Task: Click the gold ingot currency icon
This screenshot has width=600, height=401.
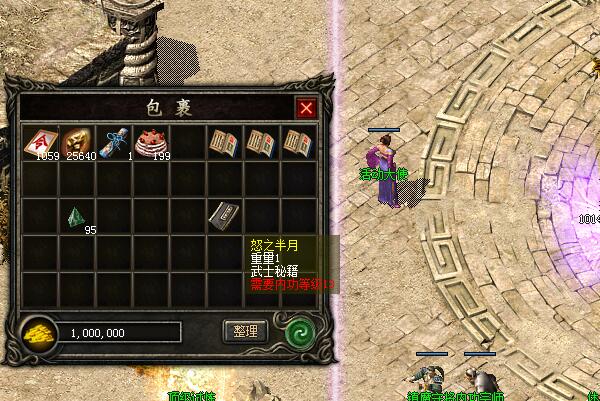Action: pyautogui.click(x=40, y=332)
